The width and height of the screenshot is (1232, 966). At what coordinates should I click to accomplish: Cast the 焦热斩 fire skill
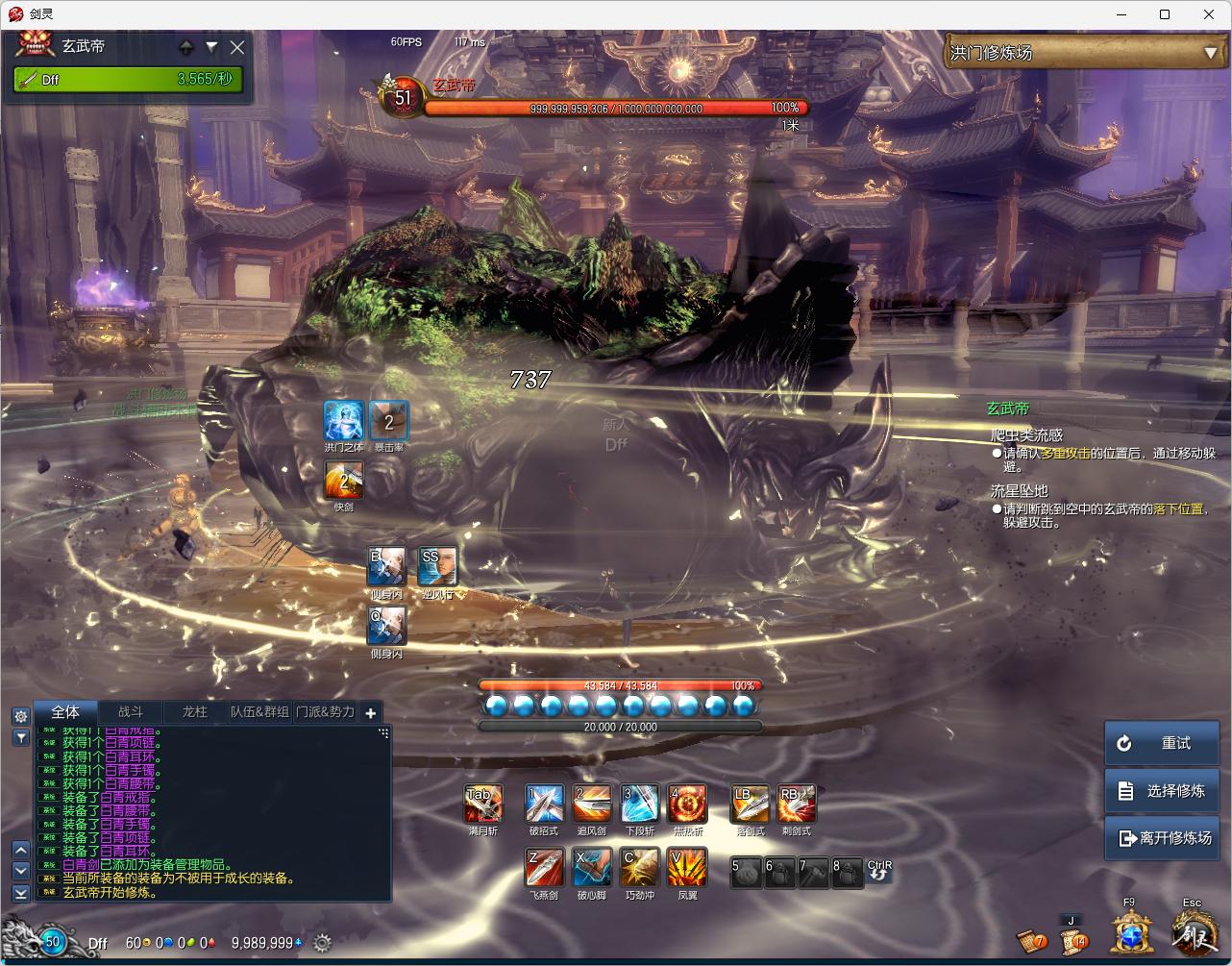click(687, 804)
